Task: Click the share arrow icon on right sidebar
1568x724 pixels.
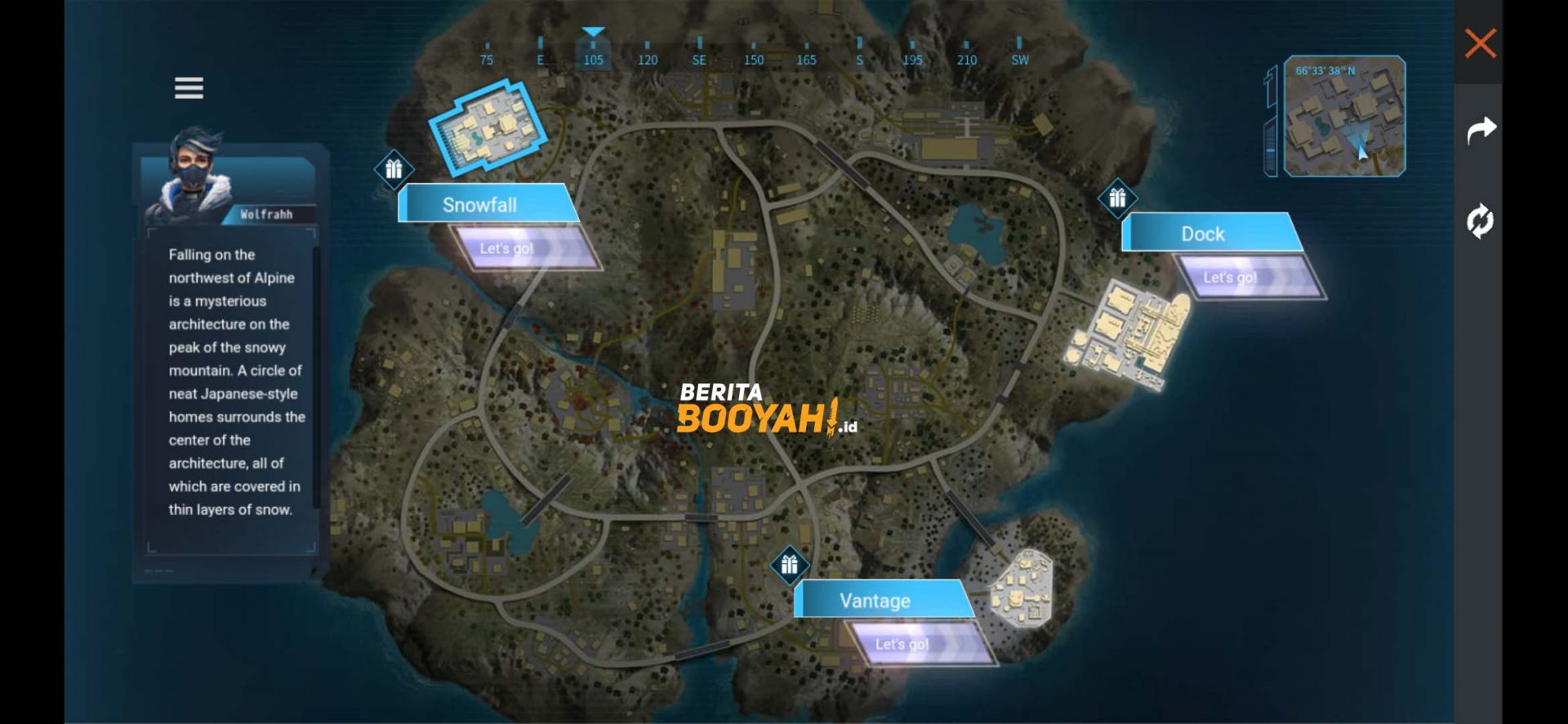Action: point(1482,129)
